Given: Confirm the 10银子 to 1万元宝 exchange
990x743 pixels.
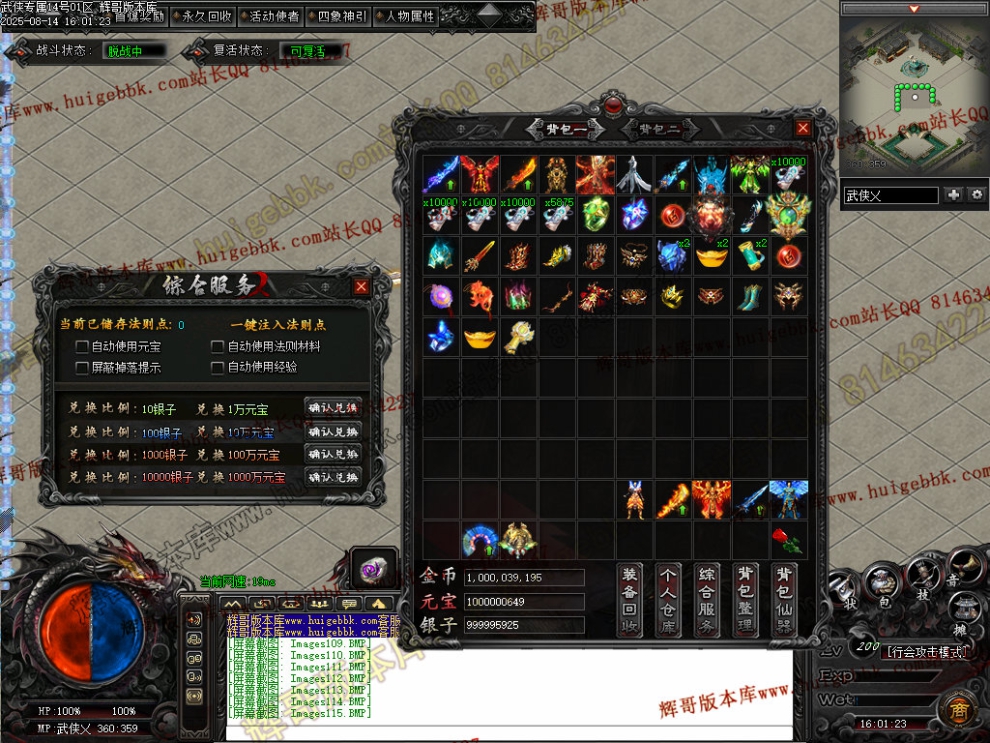Looking at the screenshot, I should [333, 408].
